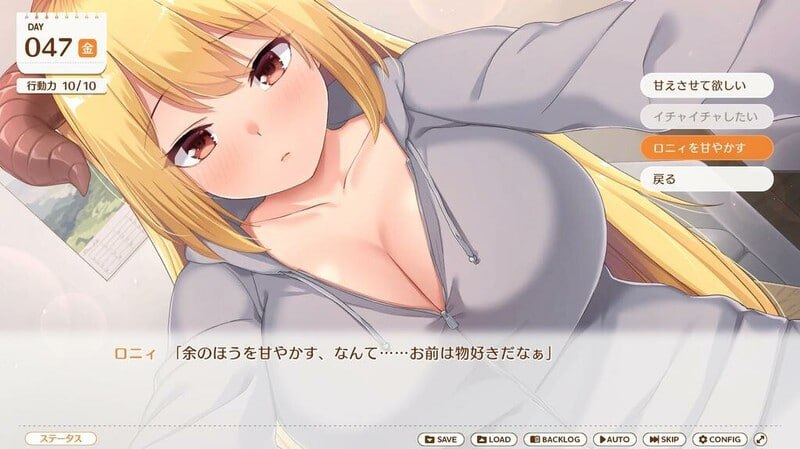Select the イチャイチャしたい choice
This screenshot has width=800, height=449.
coord(706,116)
